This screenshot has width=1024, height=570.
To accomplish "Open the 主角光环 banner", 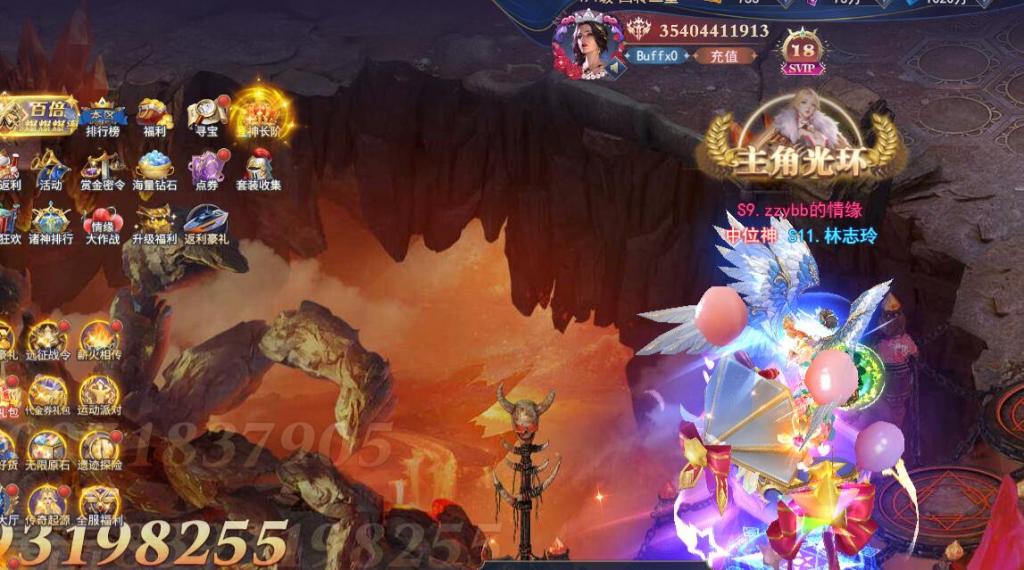I will tap(802, 150).
